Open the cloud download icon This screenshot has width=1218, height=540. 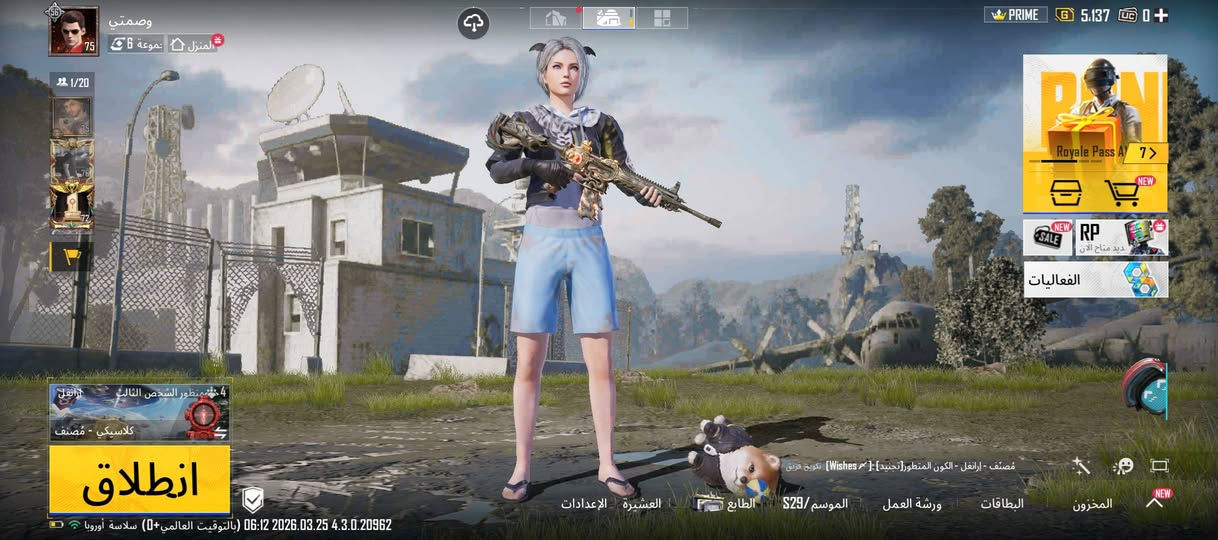(474, 23)
